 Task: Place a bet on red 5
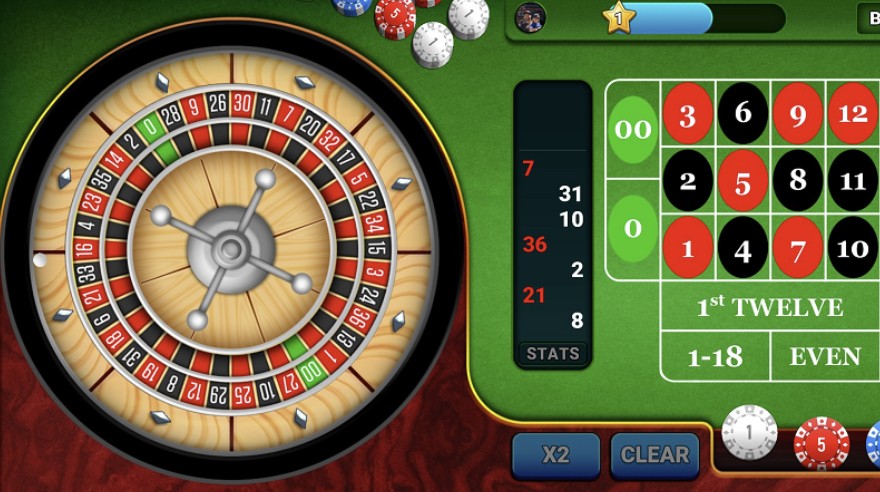coord(743,181)
